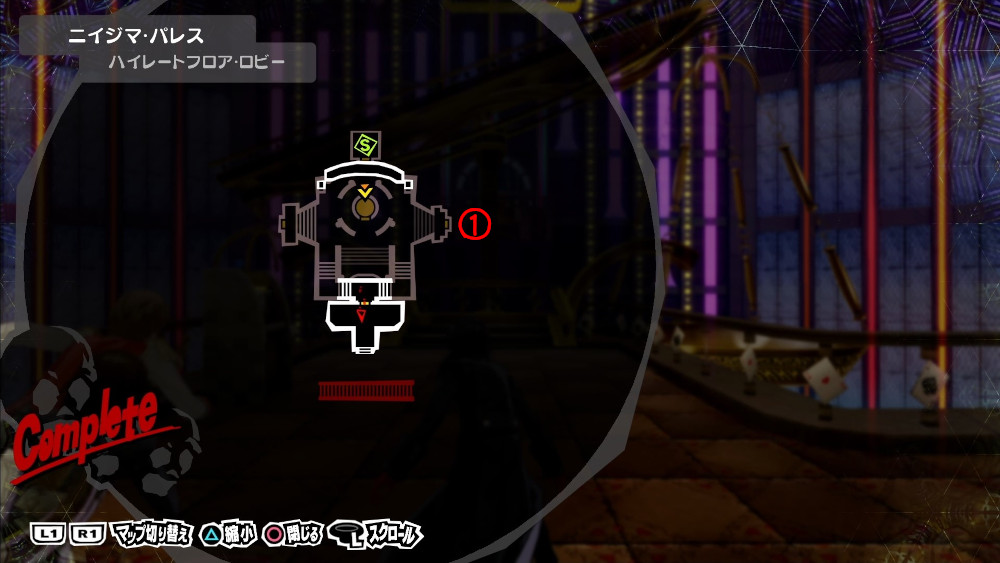This screenshot has width=1000, height=563.
Task: Click the red triangle enemy marker
Action: click(362, 317)
